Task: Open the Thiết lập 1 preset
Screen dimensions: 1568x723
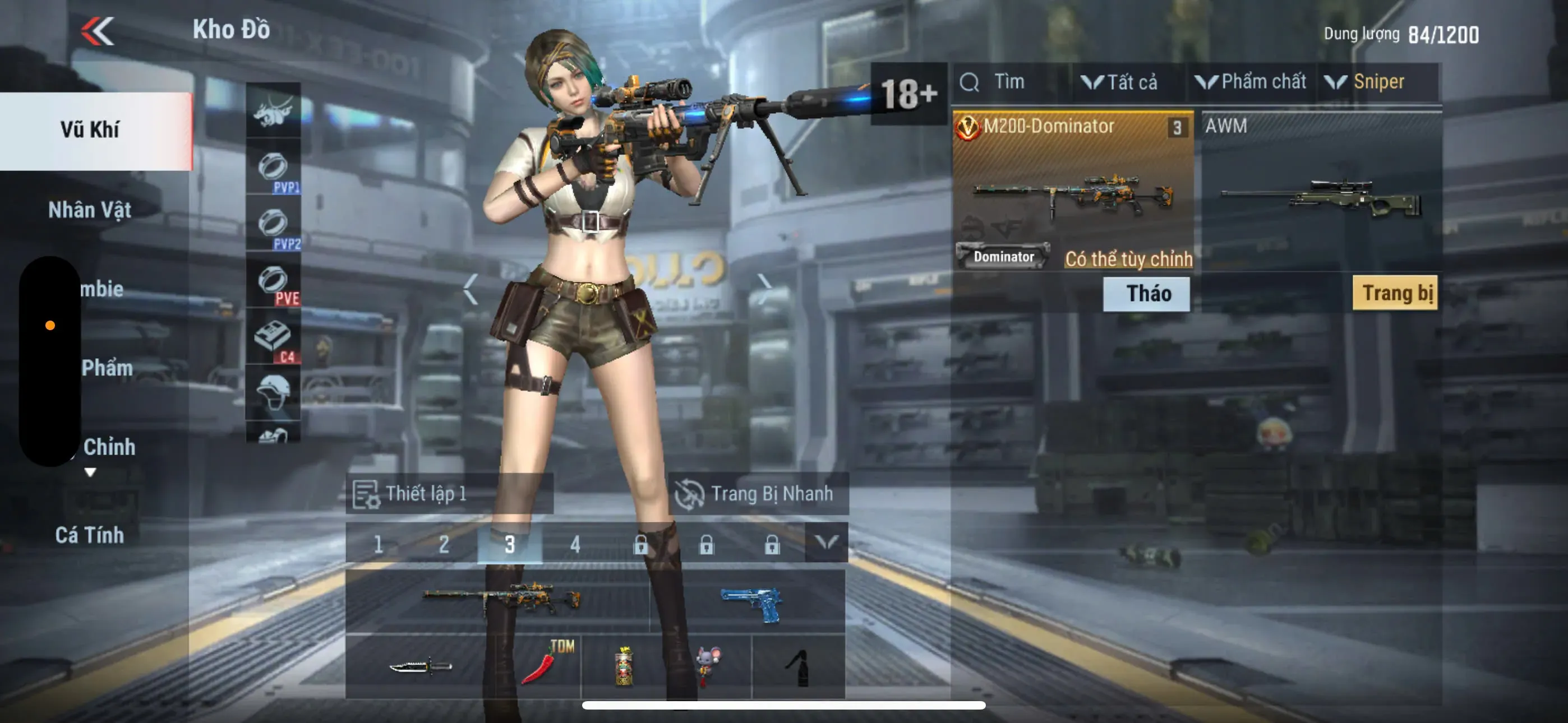Action: [x=426, y=494]
